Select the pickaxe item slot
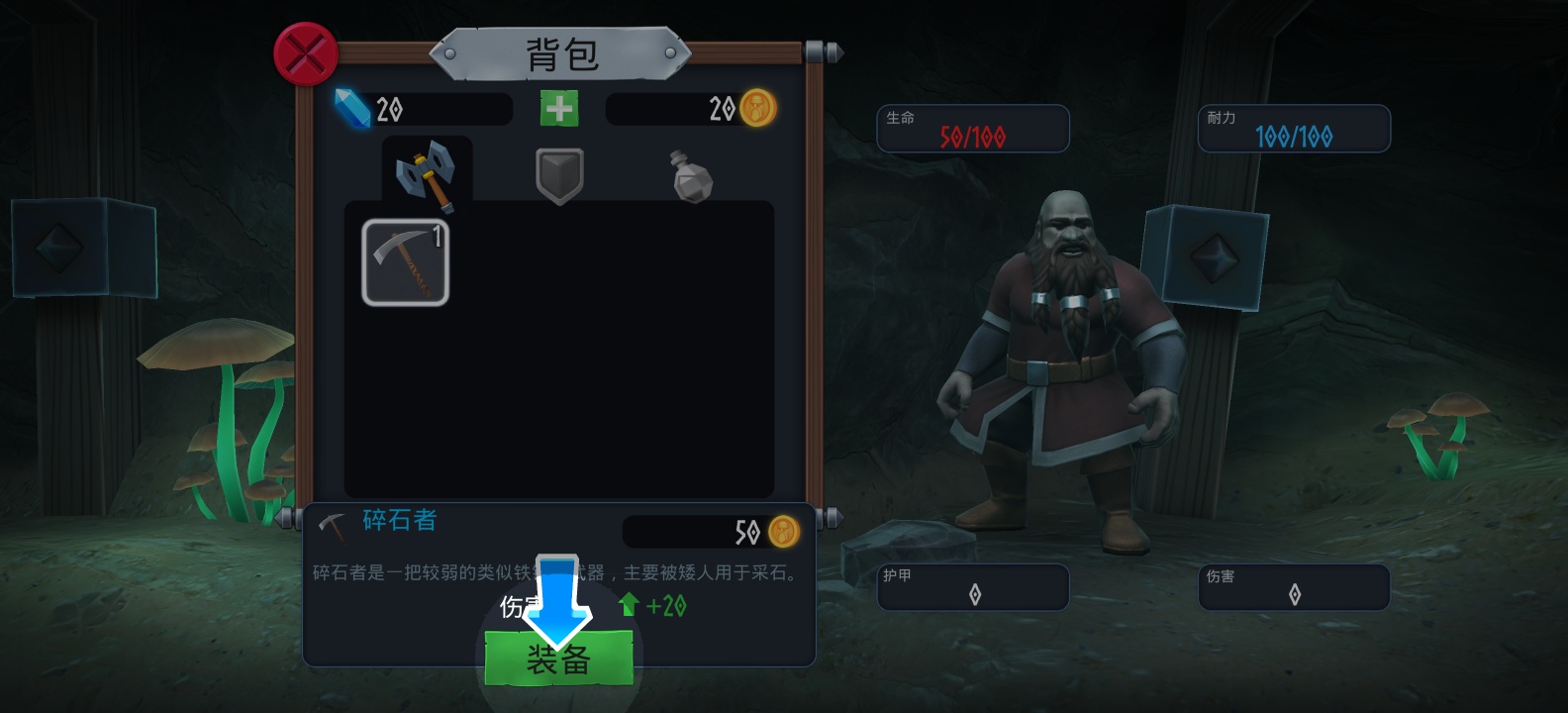Viewport: 1568px width, 713px height. 405,262
